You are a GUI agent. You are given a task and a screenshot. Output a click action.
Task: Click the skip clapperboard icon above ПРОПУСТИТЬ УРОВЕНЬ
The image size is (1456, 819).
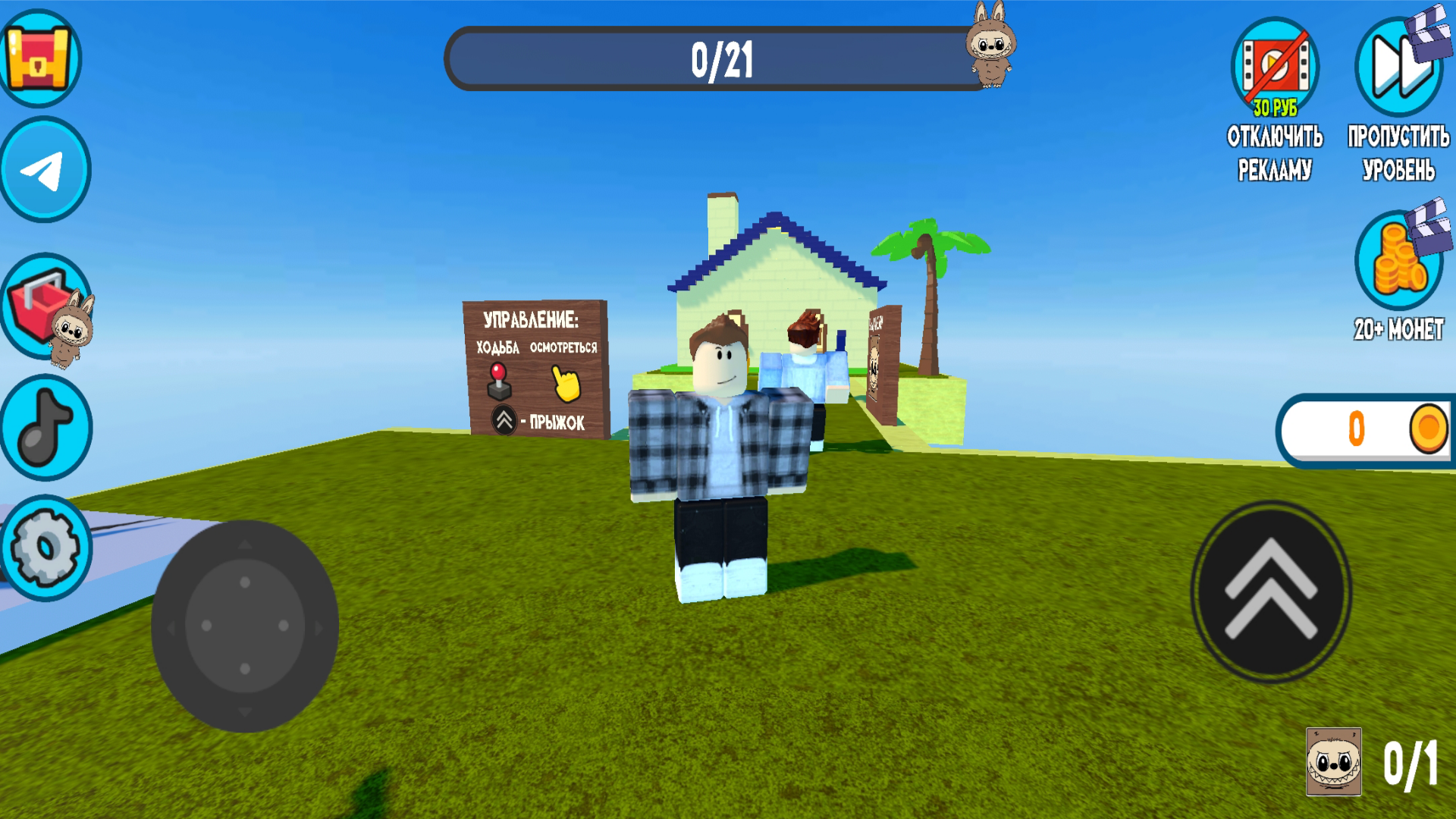click(1399, 67)
